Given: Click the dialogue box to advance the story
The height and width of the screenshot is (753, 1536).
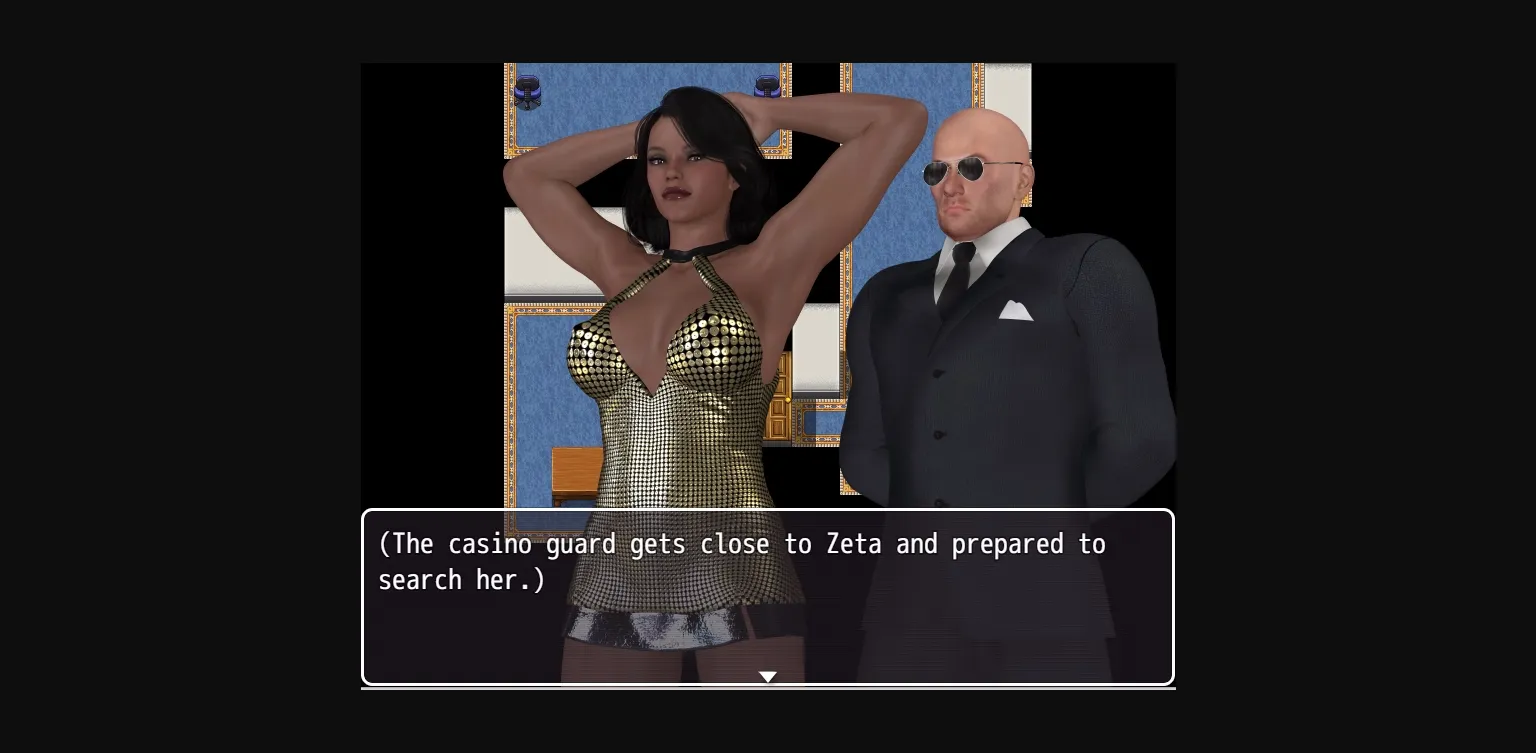Looking at the screenshot, I should point(768,597).
